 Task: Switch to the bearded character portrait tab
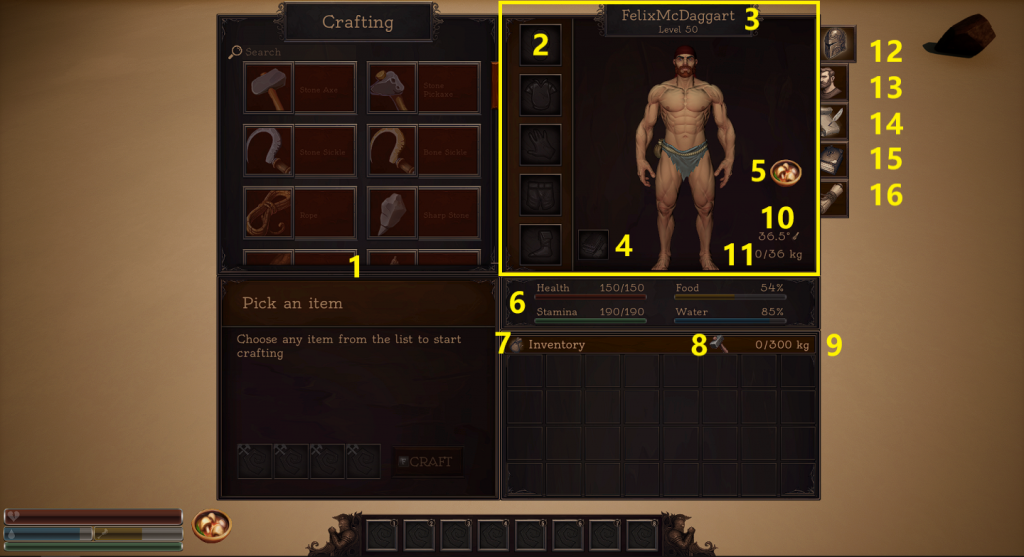pyautogui.click(x=836, y=83)
